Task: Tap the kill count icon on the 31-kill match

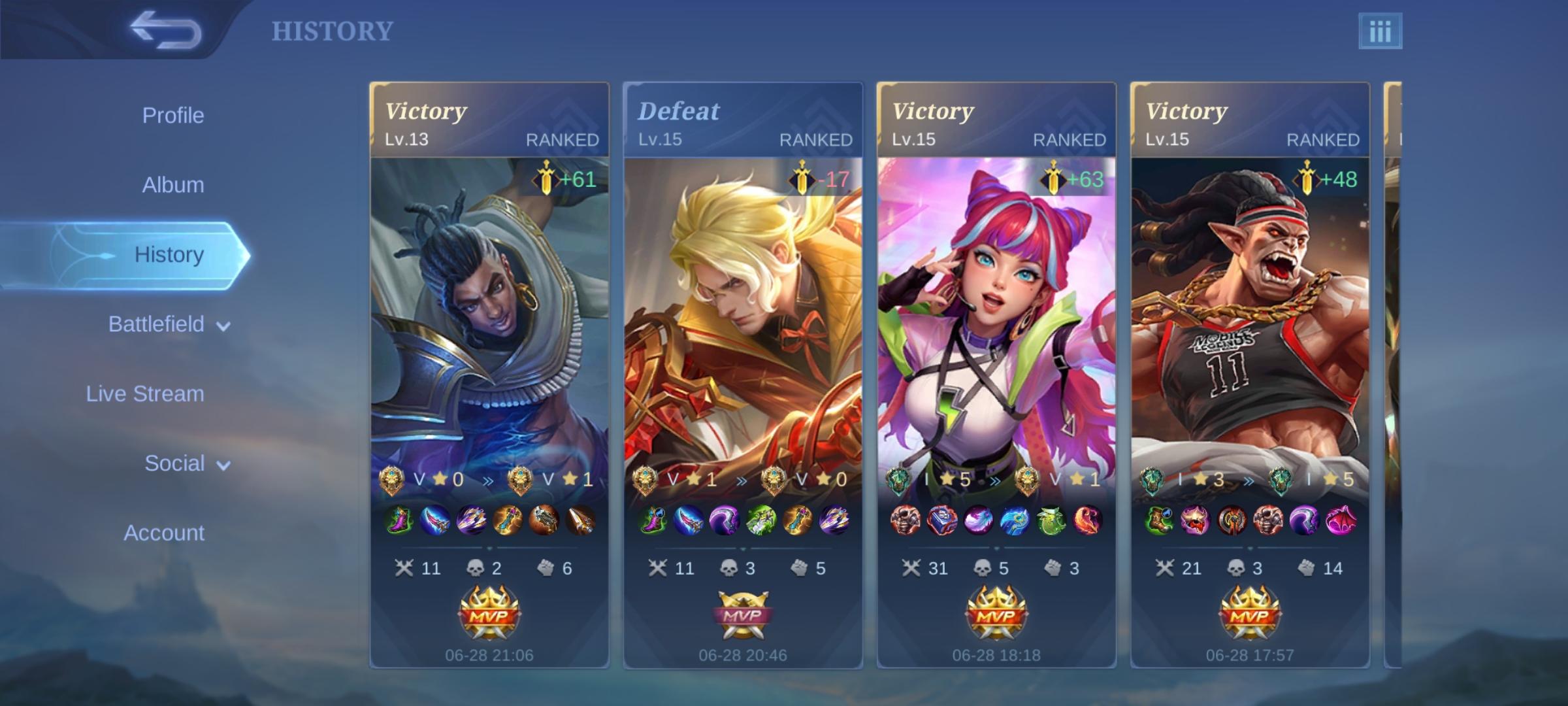Action: pyautogui.click(x=911, y=568)
